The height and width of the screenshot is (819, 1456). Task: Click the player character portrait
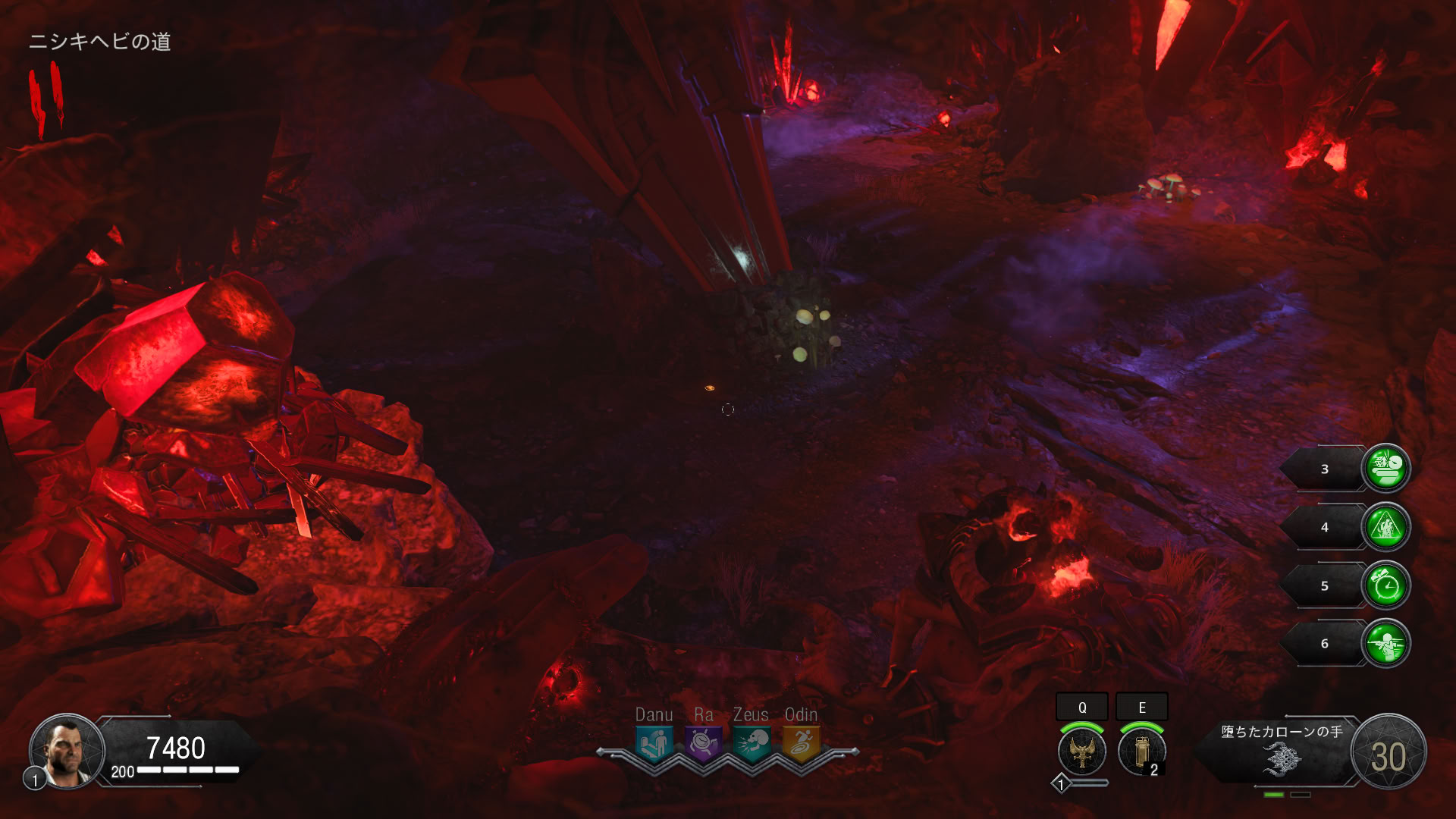tap(67, 752)
